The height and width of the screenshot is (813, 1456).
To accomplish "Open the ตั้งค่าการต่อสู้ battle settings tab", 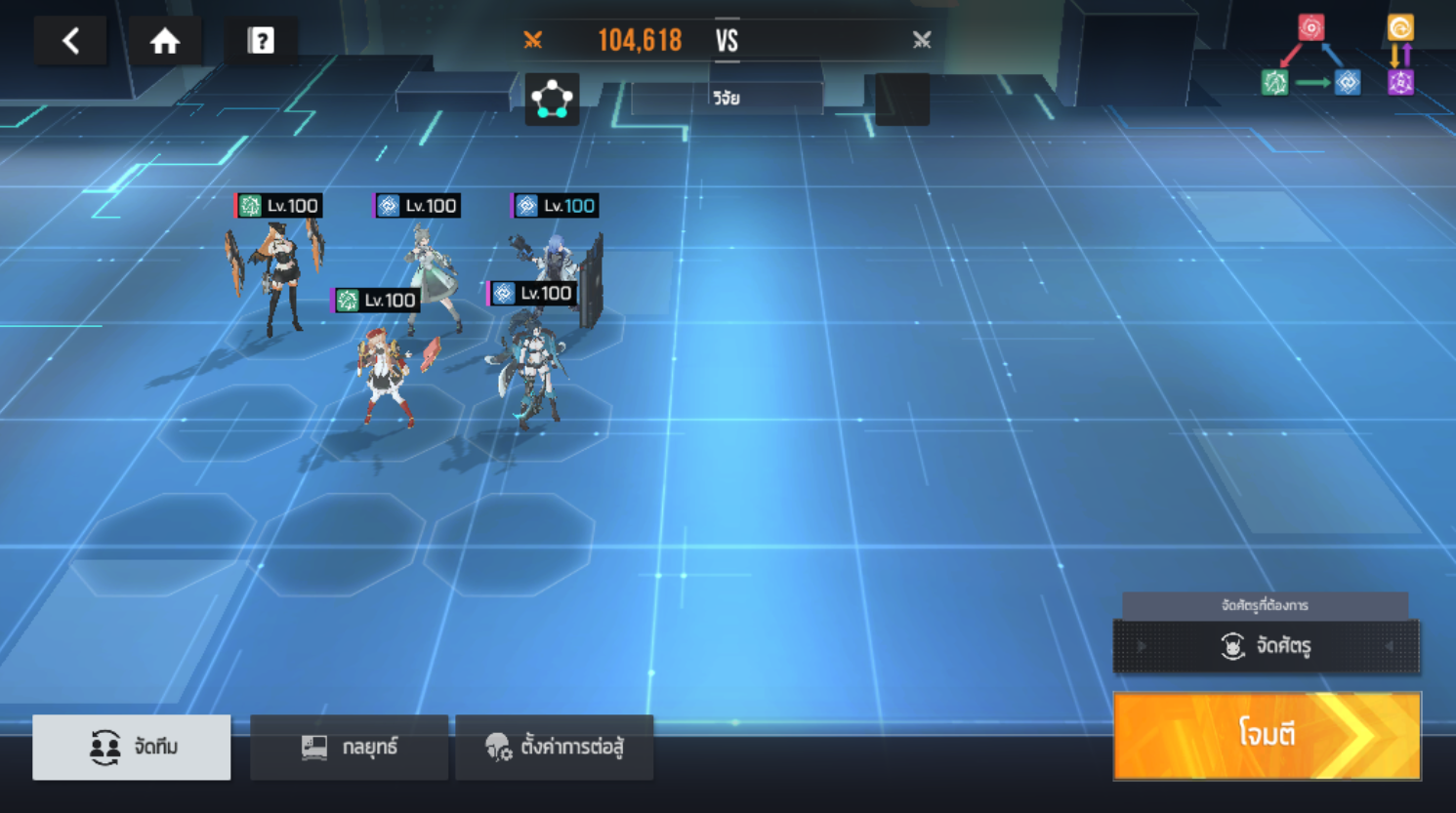I will [554, 747].
